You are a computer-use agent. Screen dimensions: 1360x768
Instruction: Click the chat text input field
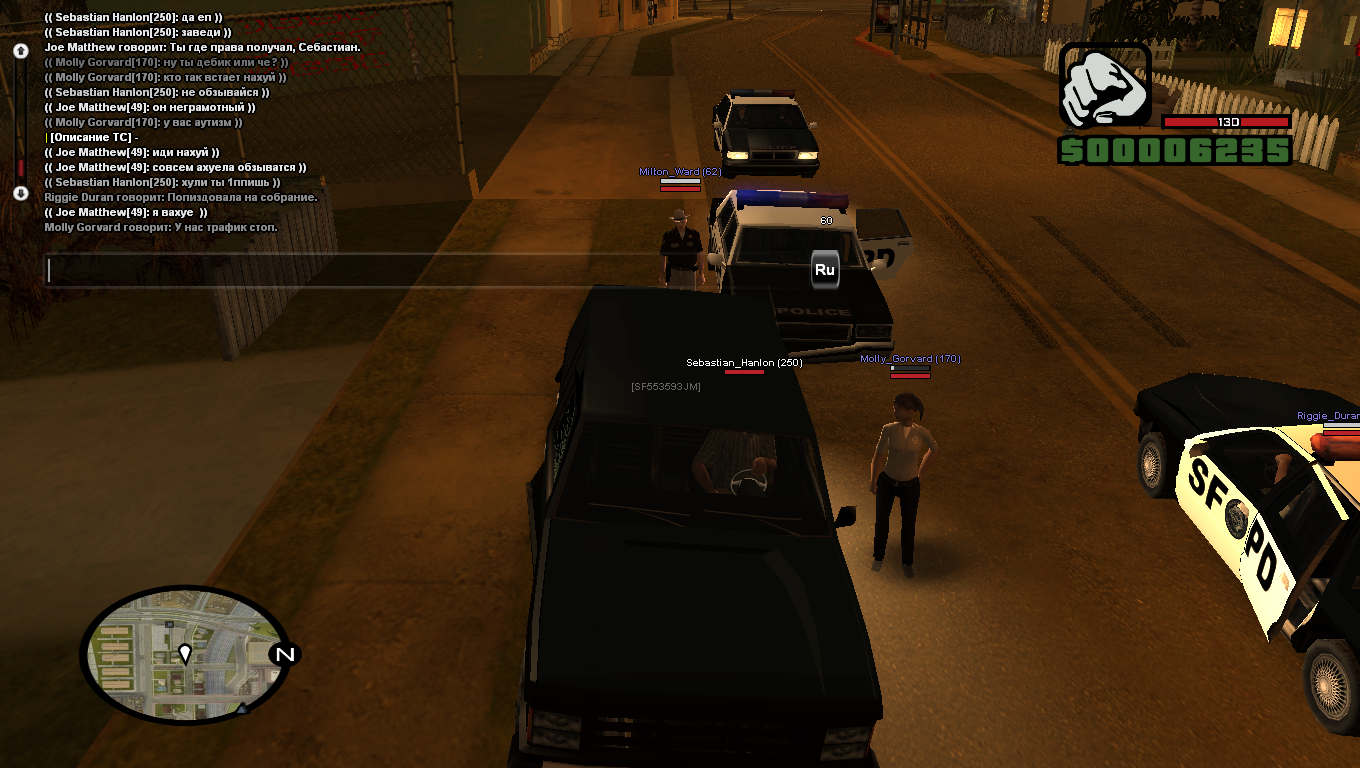(360, 271)
